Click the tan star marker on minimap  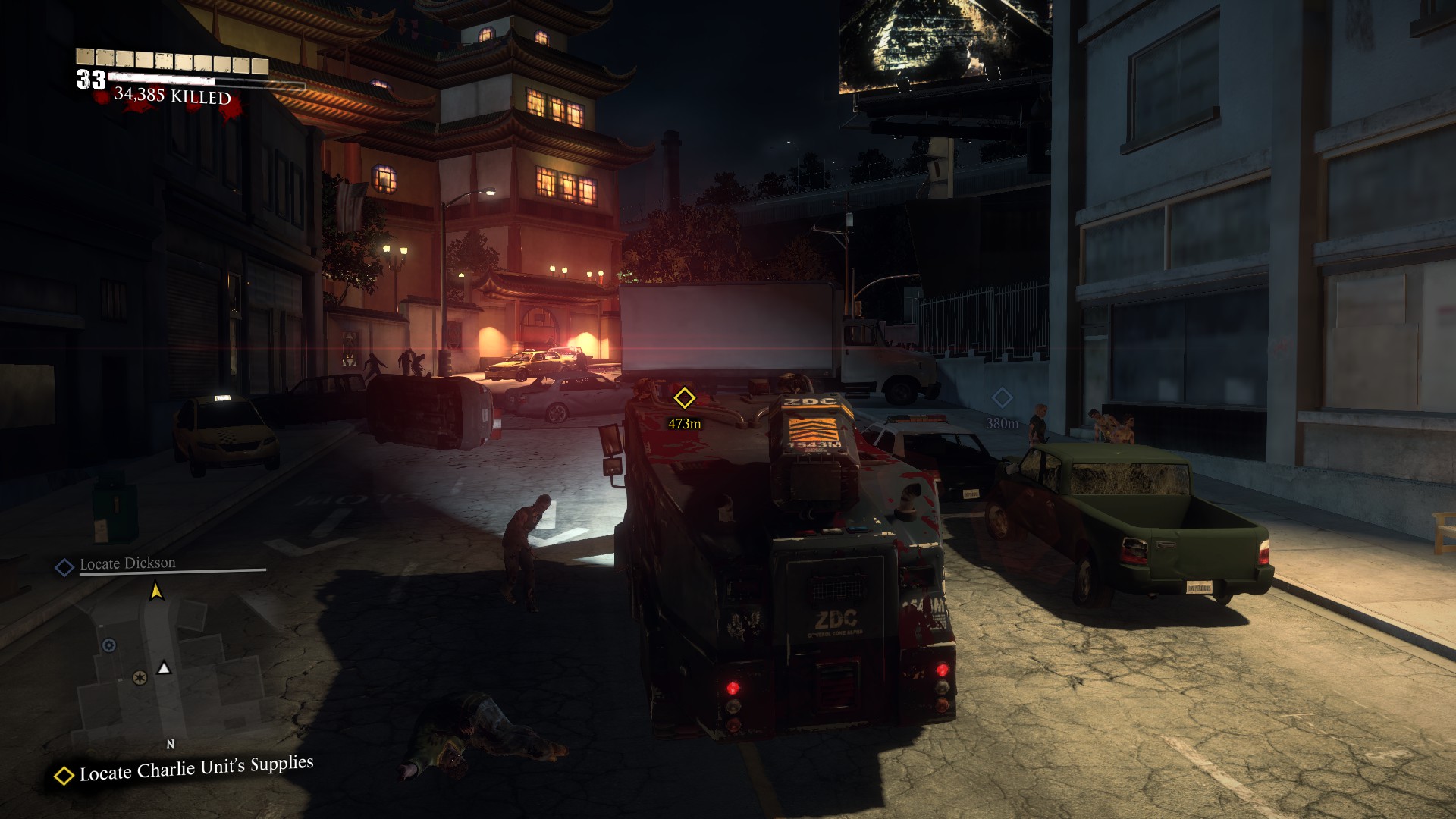(x=140, y=677)
